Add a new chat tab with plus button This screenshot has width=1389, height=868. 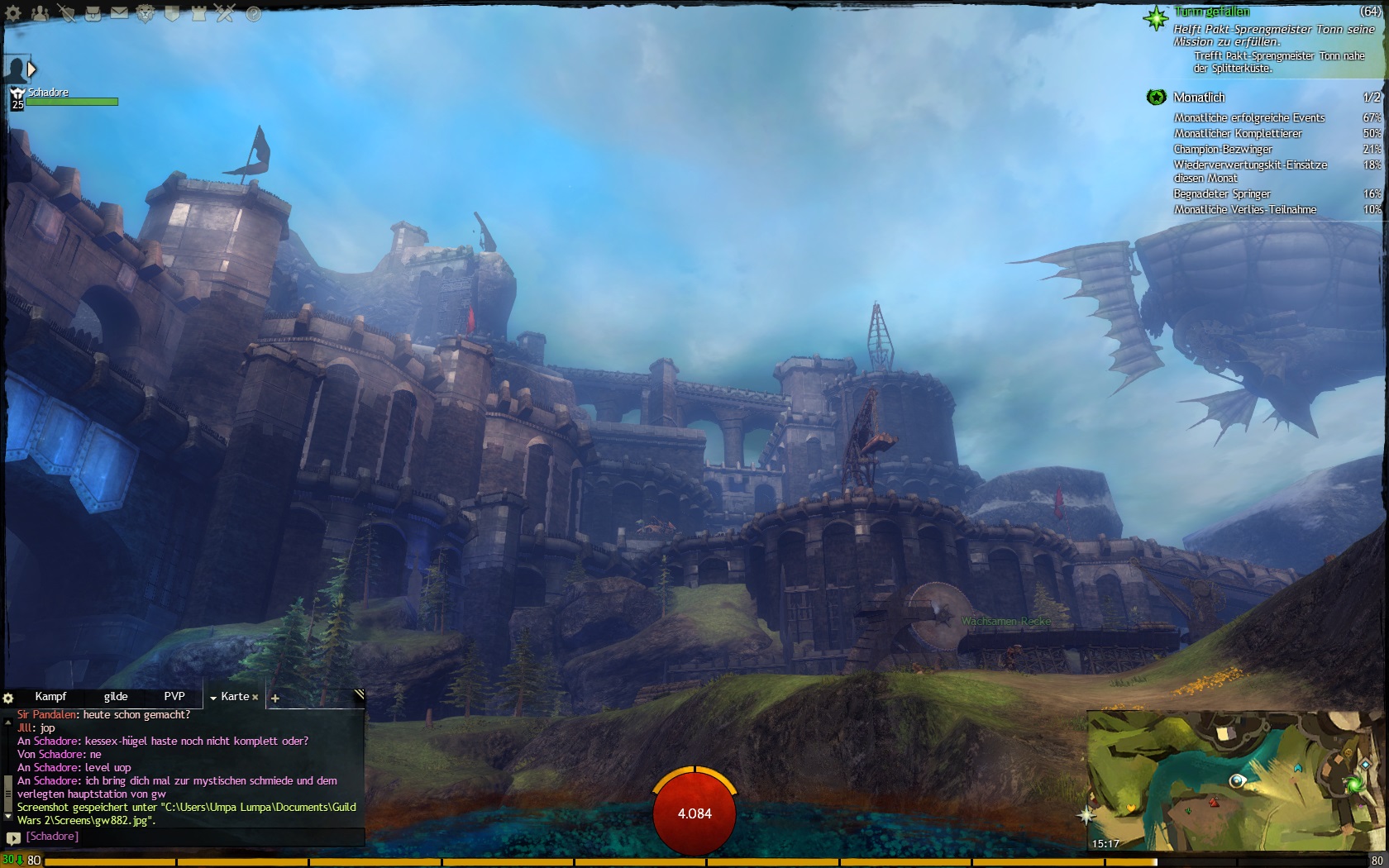coord(275,699)
